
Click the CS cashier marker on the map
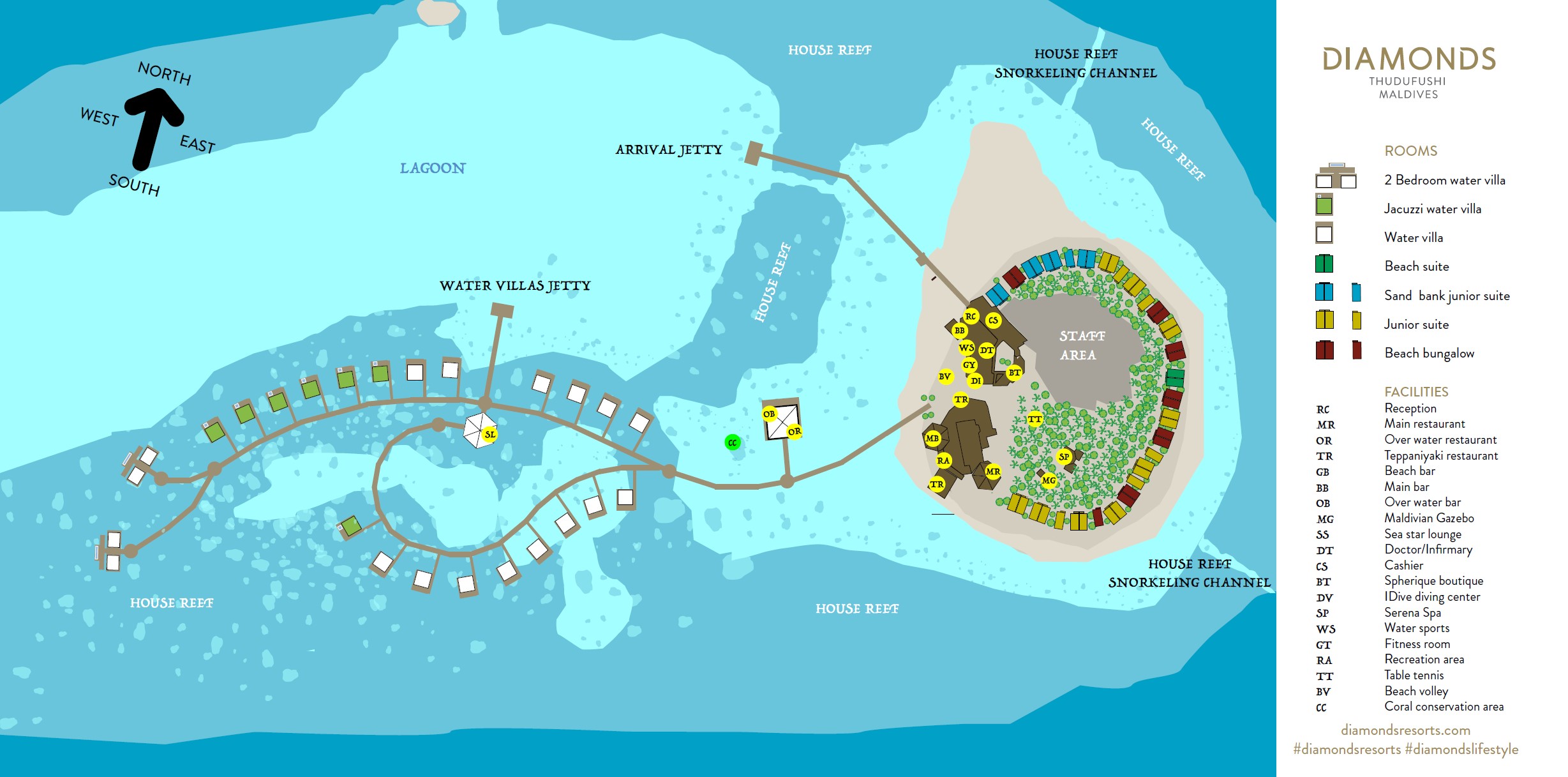pyautogui.click(x=993, y=321)
